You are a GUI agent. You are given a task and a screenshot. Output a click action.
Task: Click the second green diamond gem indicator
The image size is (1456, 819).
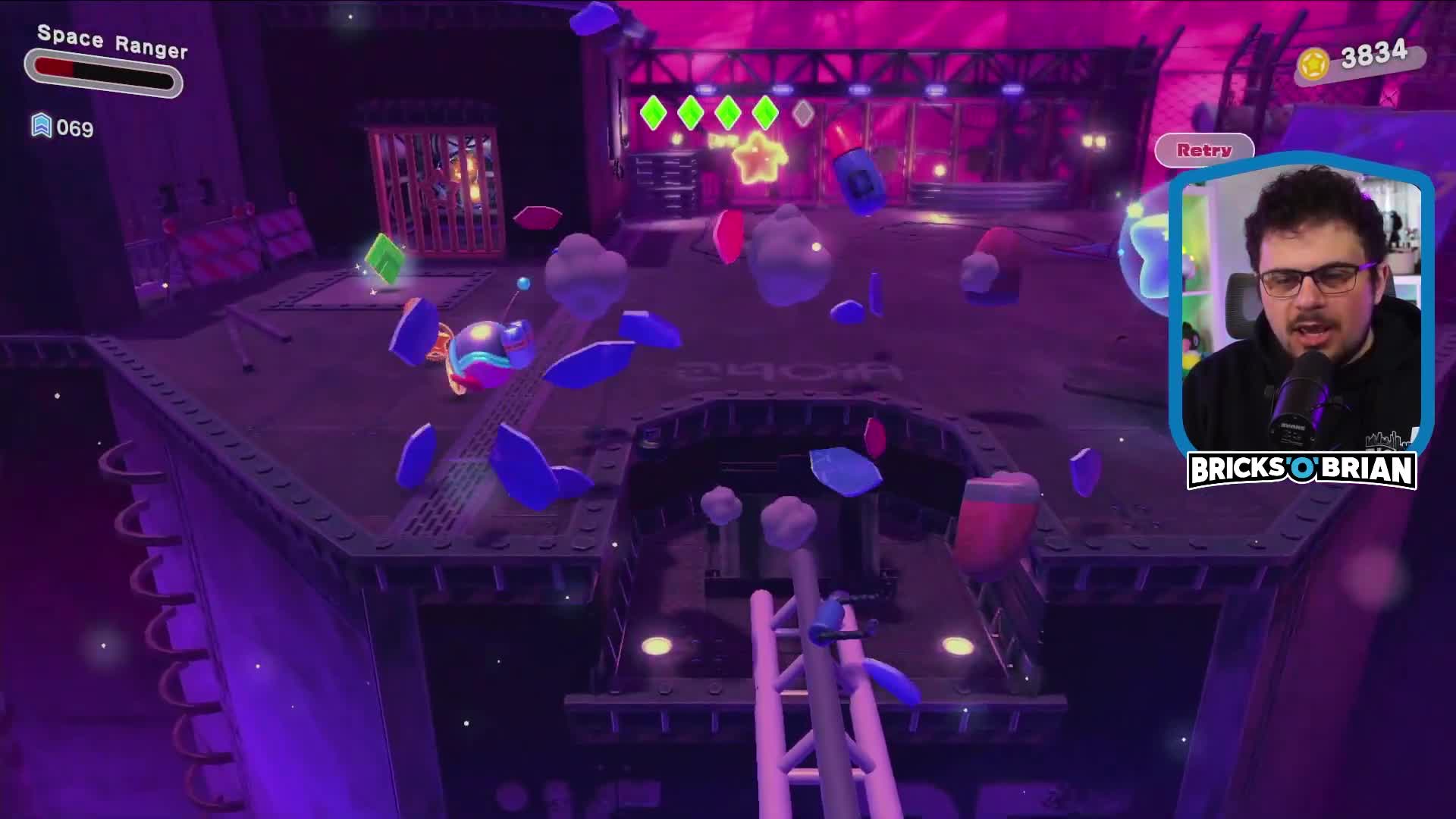point(692,112)
